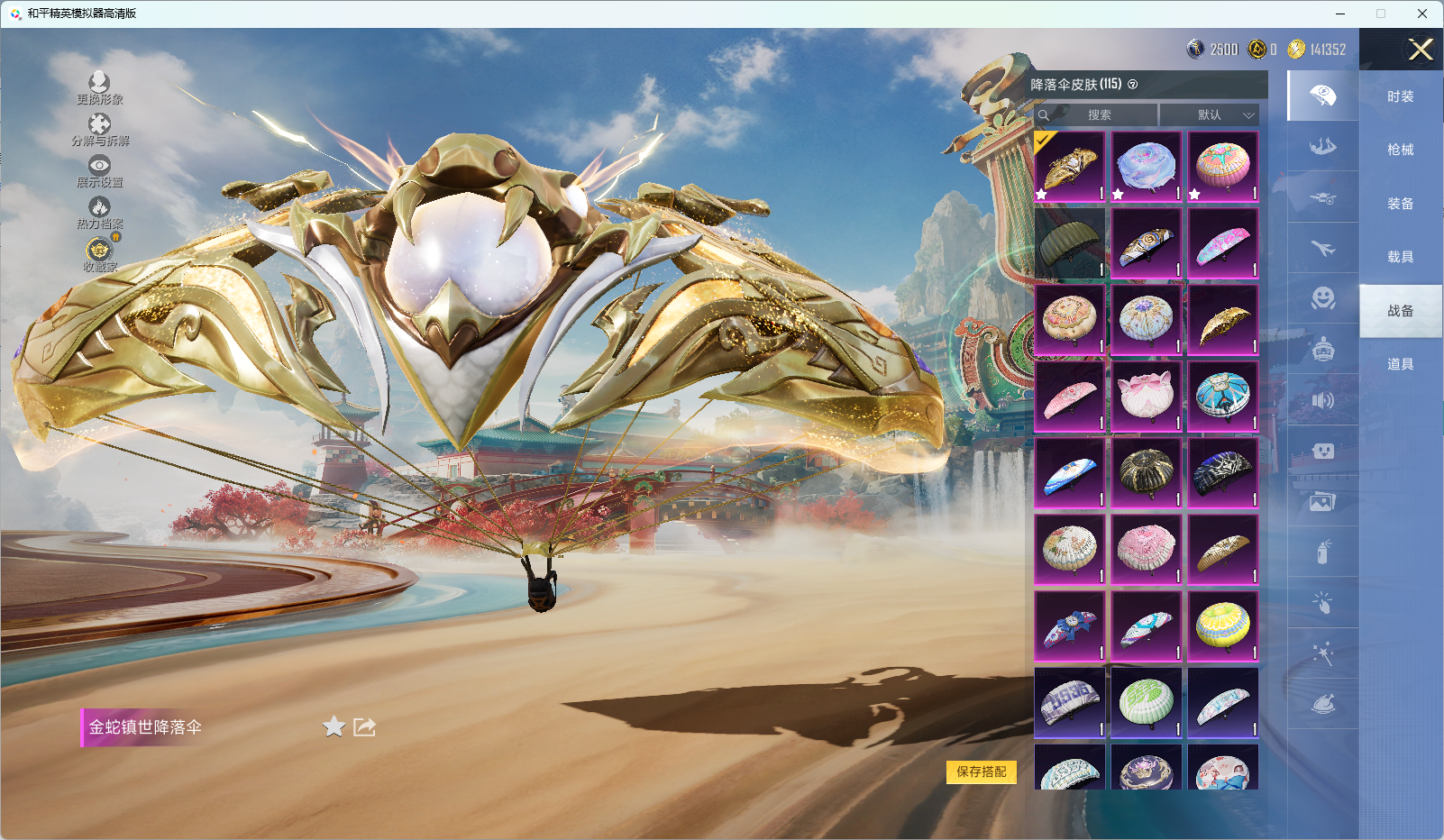This screenshot has height=840, width=1444.
Task: Open the 收藏家 collector badge
Action: point(99,254)
